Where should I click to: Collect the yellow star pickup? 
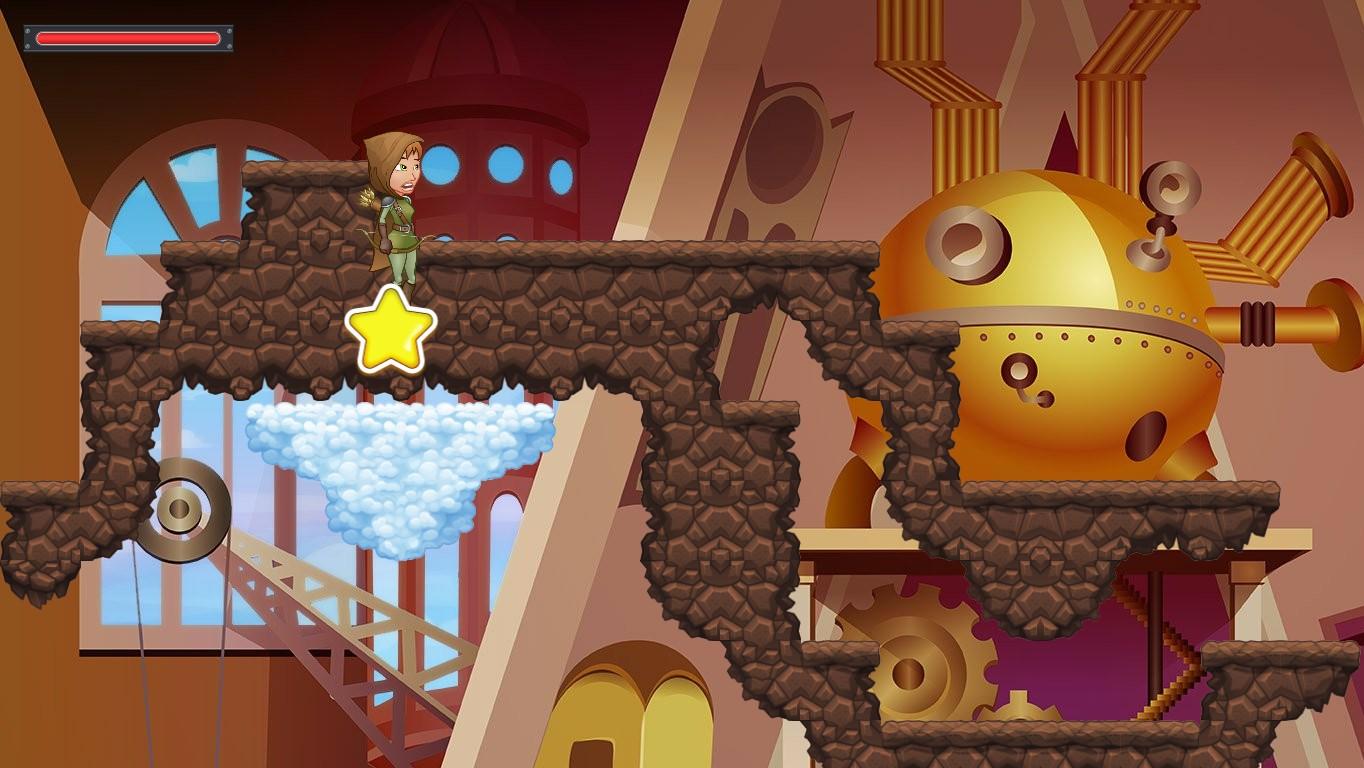pos(392,330)
